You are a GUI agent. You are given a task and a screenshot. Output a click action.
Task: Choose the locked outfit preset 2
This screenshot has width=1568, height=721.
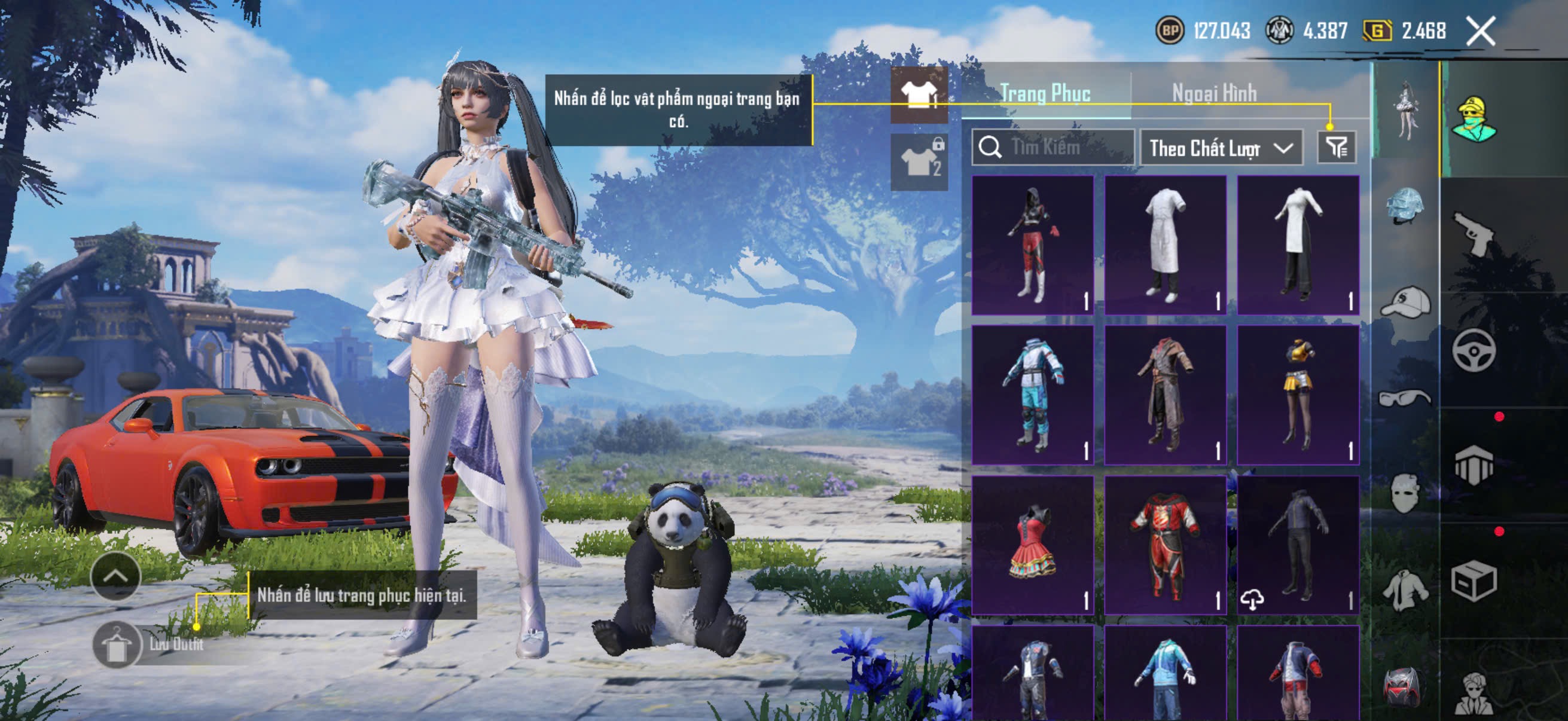pyautogui.click(x=919, y=162)
